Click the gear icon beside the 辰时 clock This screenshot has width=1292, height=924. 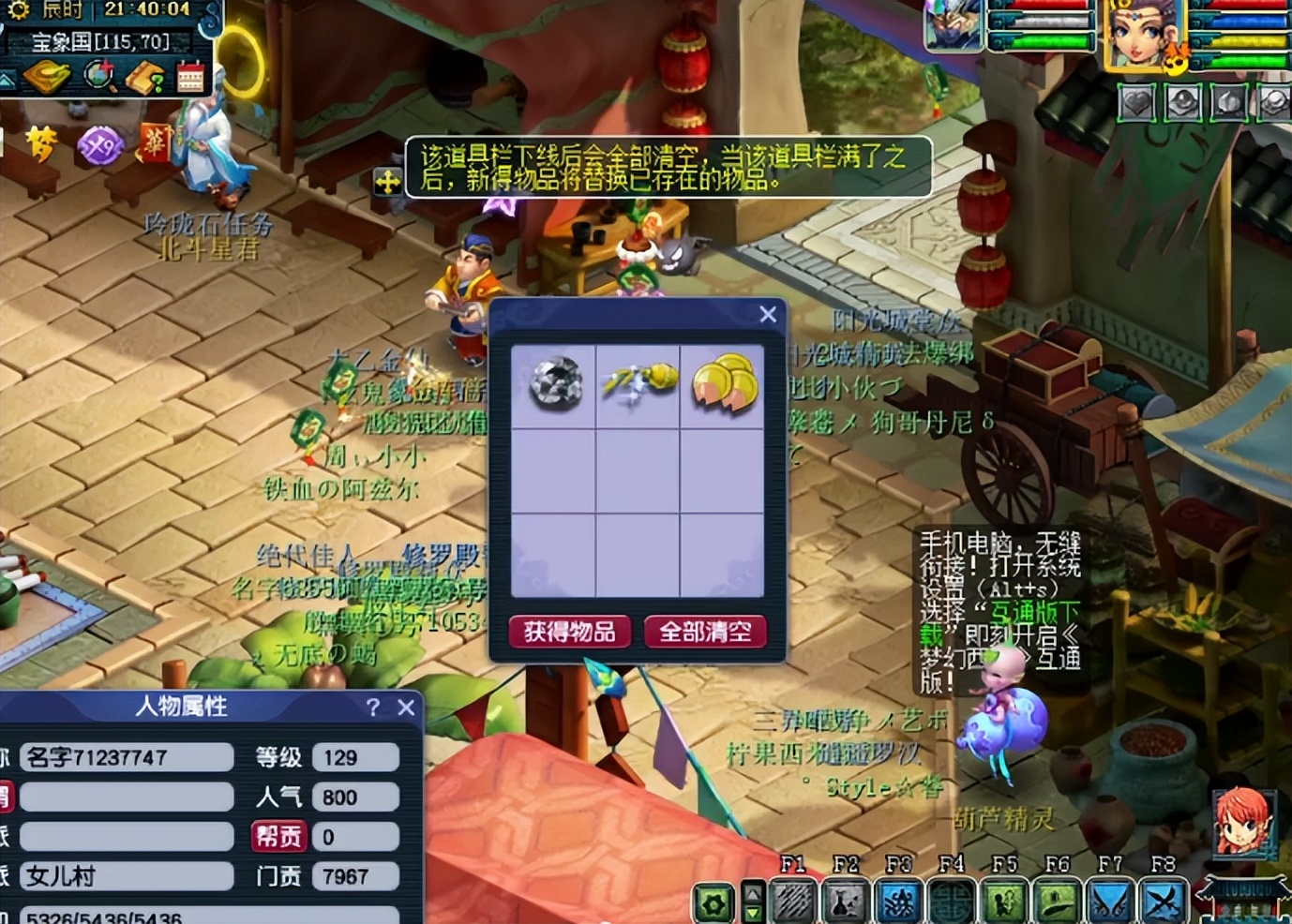tap(19, 10)
